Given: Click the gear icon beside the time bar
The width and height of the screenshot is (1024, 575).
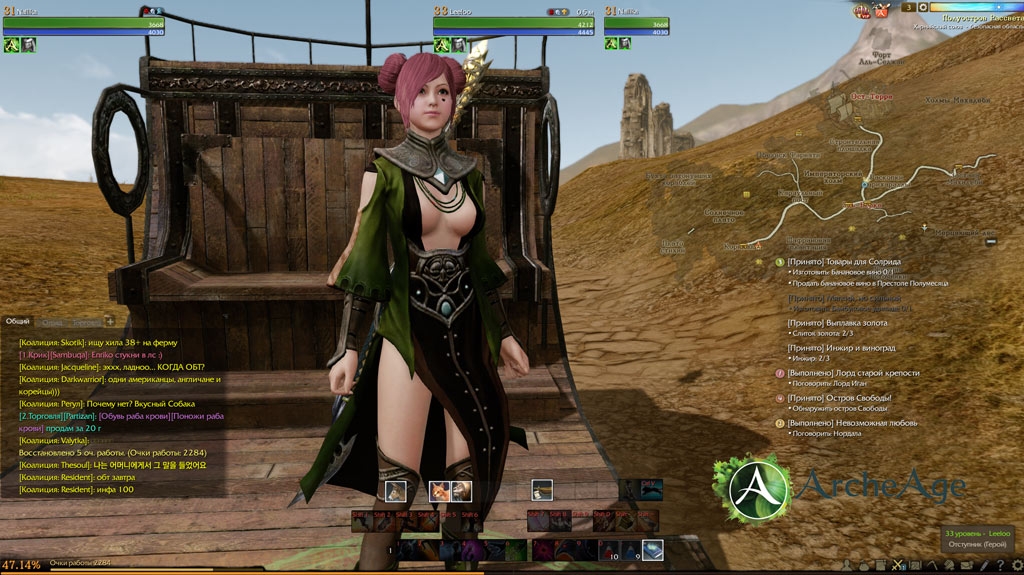Looking at the screenshot, I should coord(921,7).
